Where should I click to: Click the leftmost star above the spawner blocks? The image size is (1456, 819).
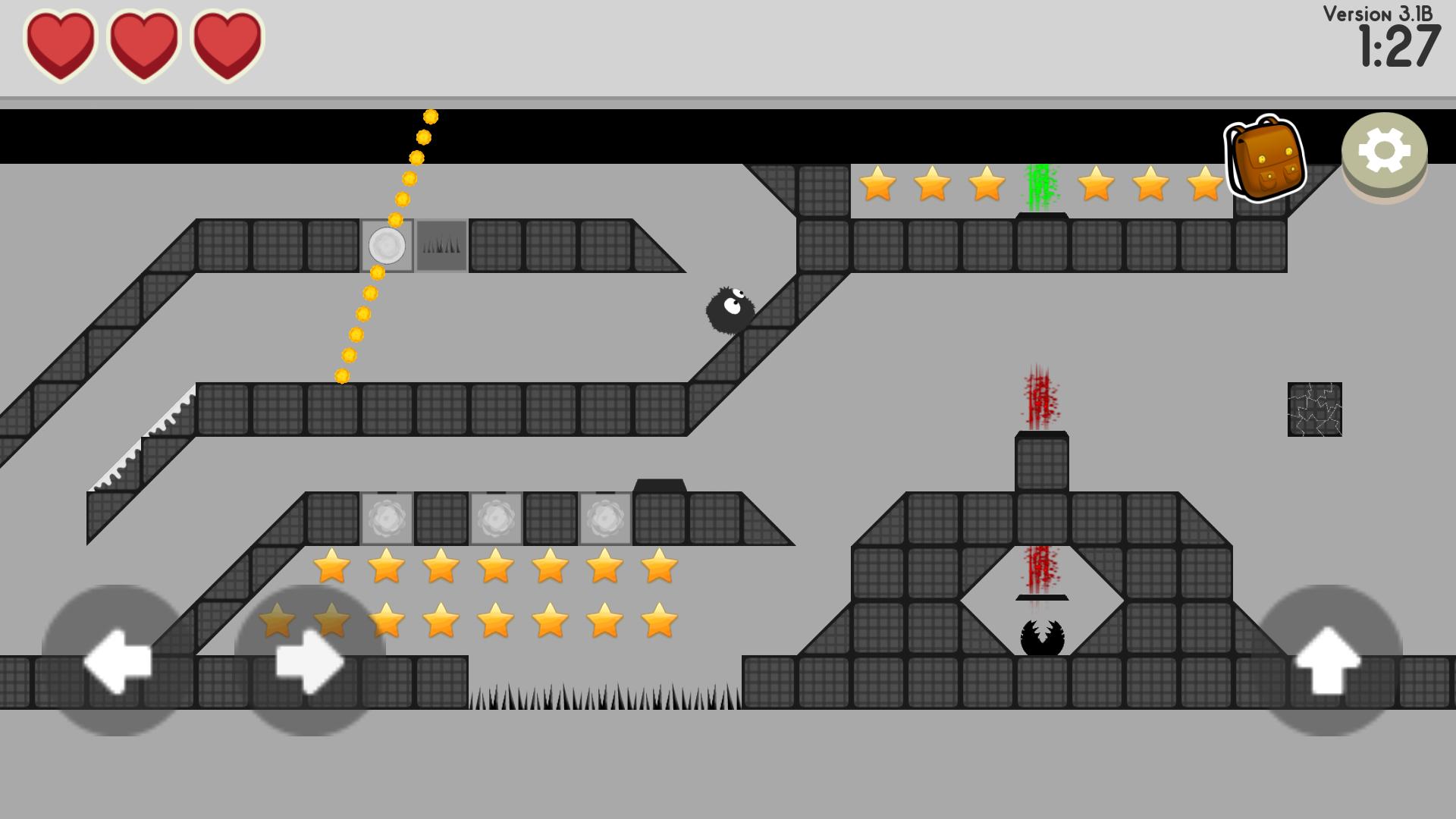[x=331, y=568]
